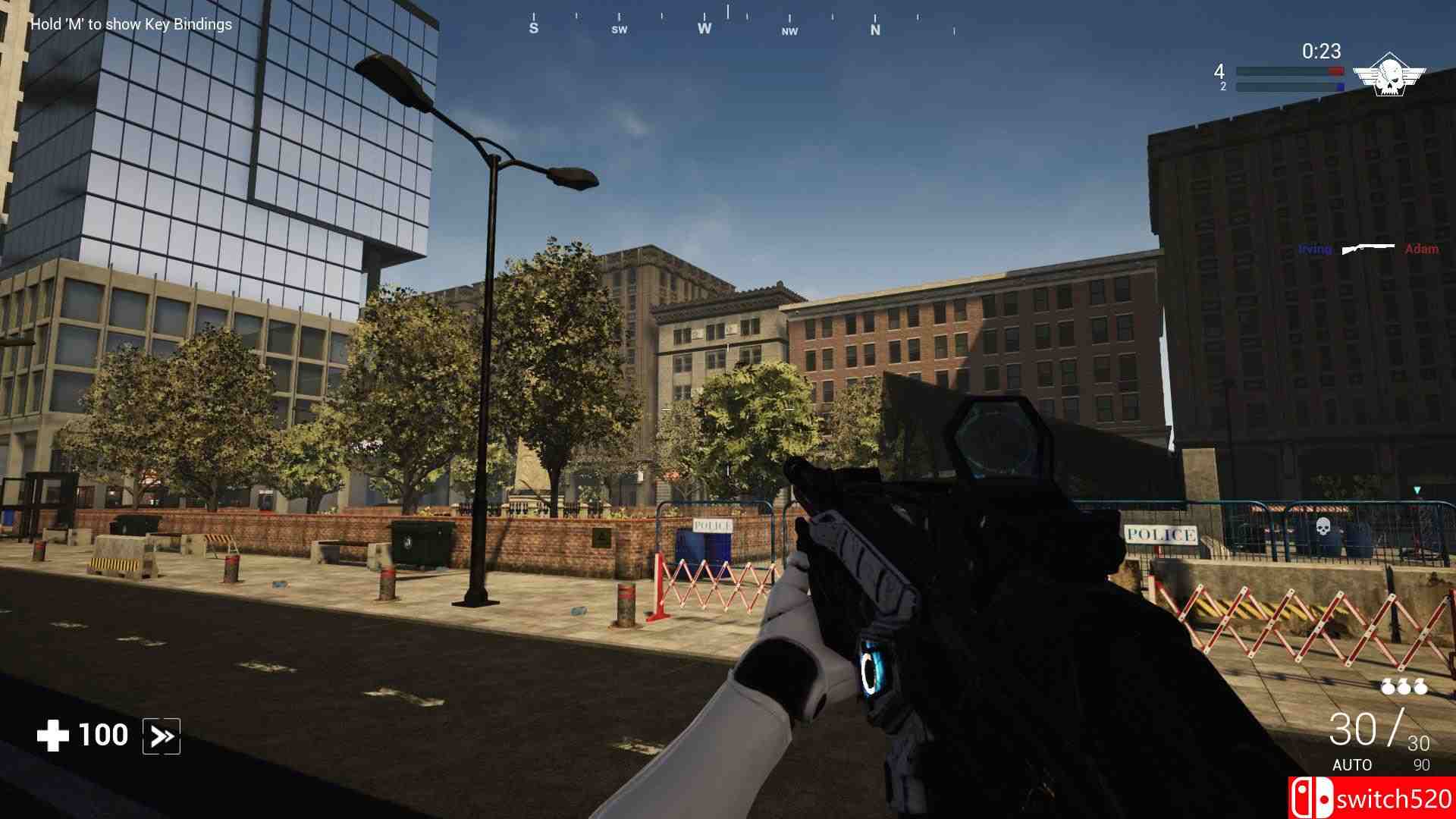Select the N marker on the compass
Screen dimensions: 1456x819
click(876, 29)
